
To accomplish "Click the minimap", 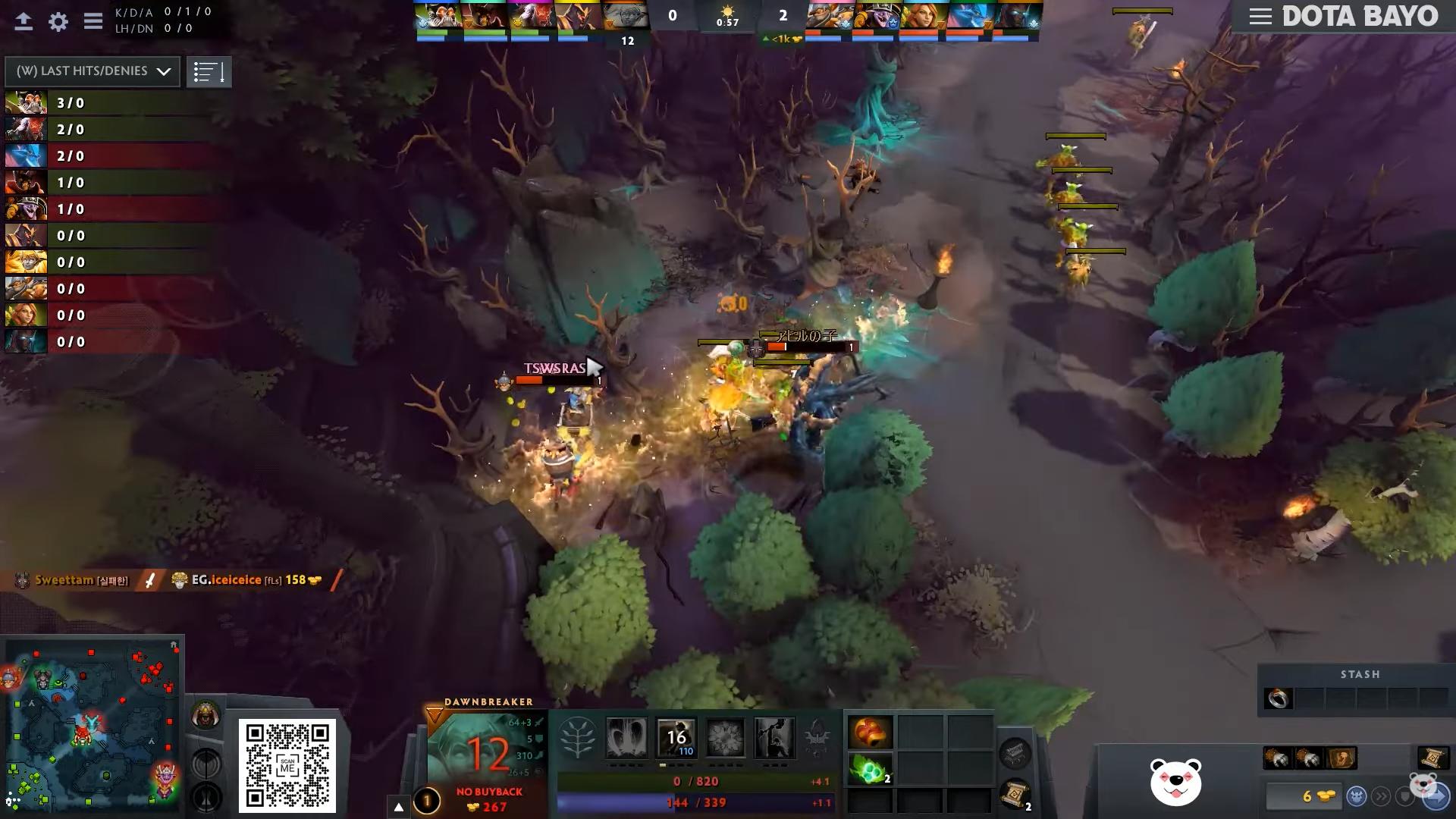I will point(93,726).
